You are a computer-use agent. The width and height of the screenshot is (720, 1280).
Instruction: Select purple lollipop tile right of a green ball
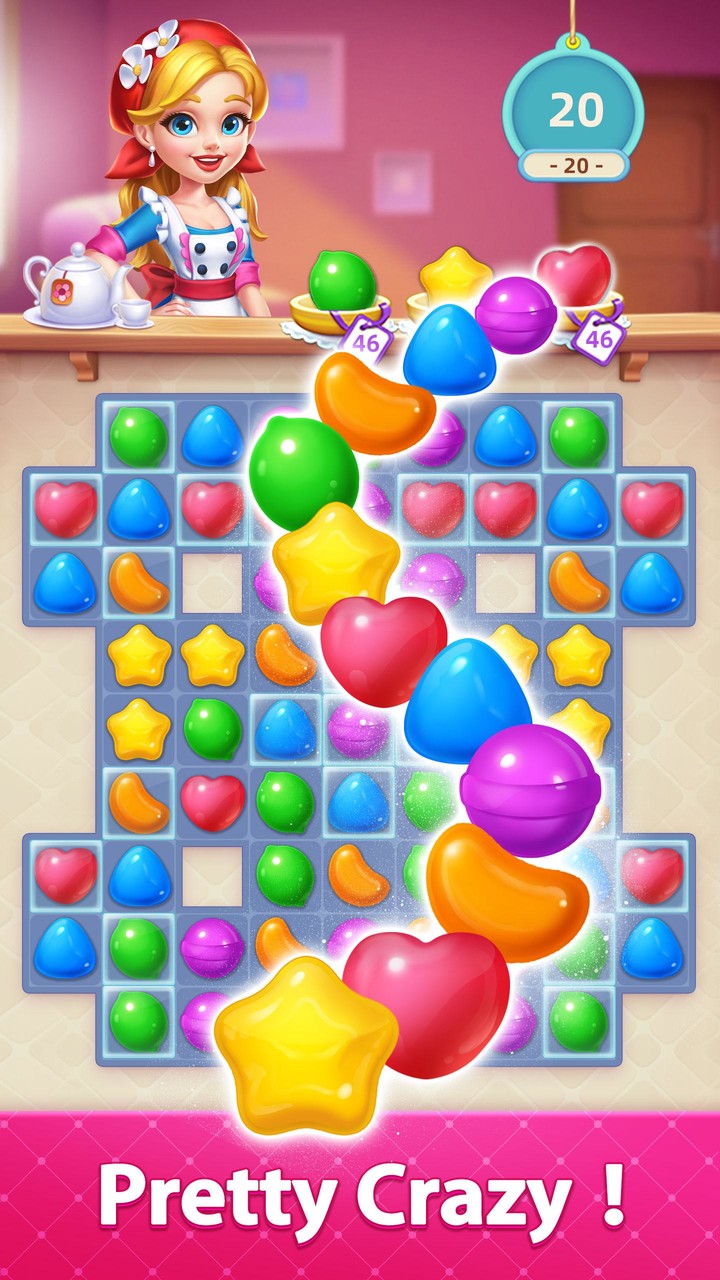click(x=212, y=947)
